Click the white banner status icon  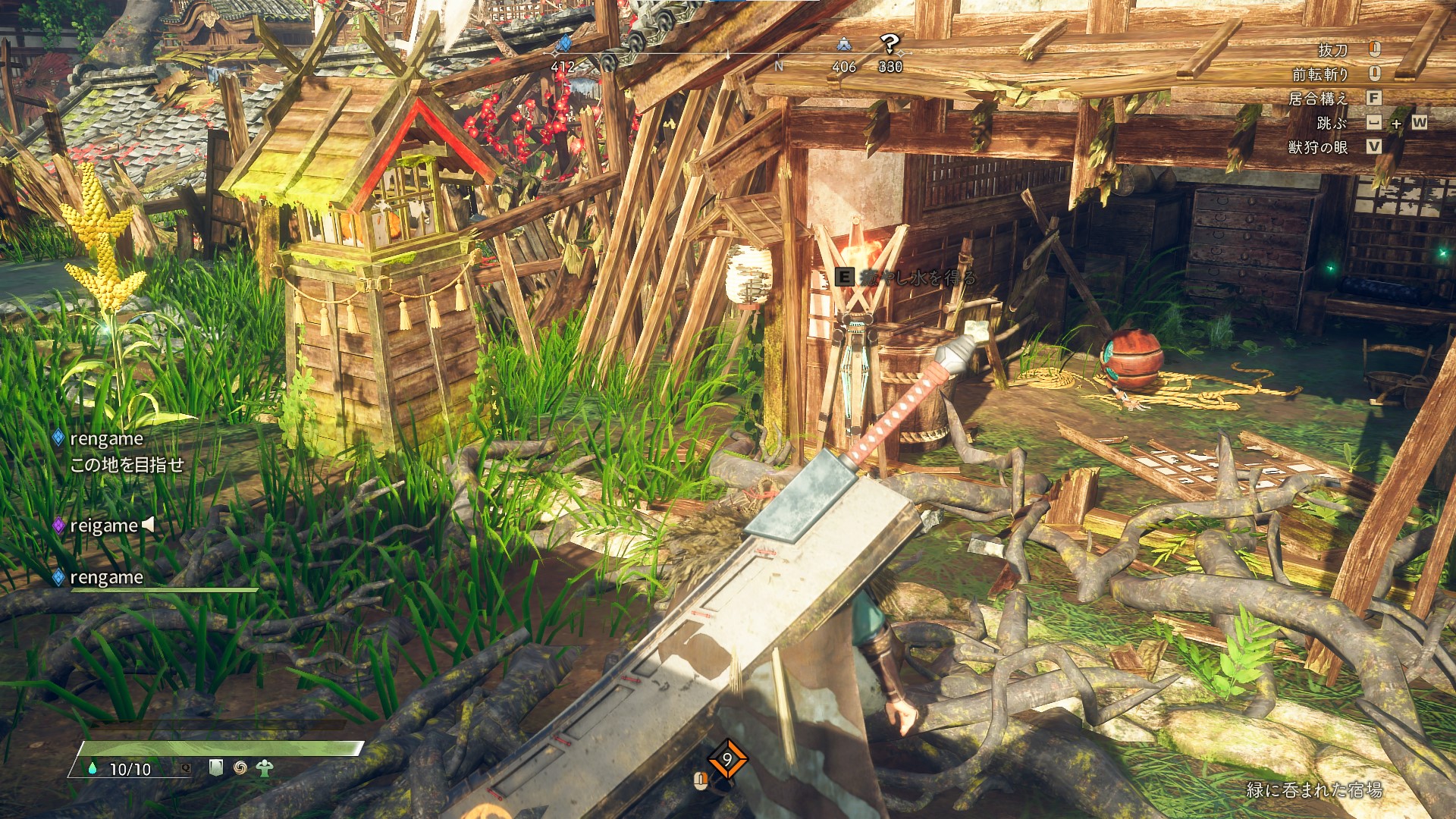point(216,767)
